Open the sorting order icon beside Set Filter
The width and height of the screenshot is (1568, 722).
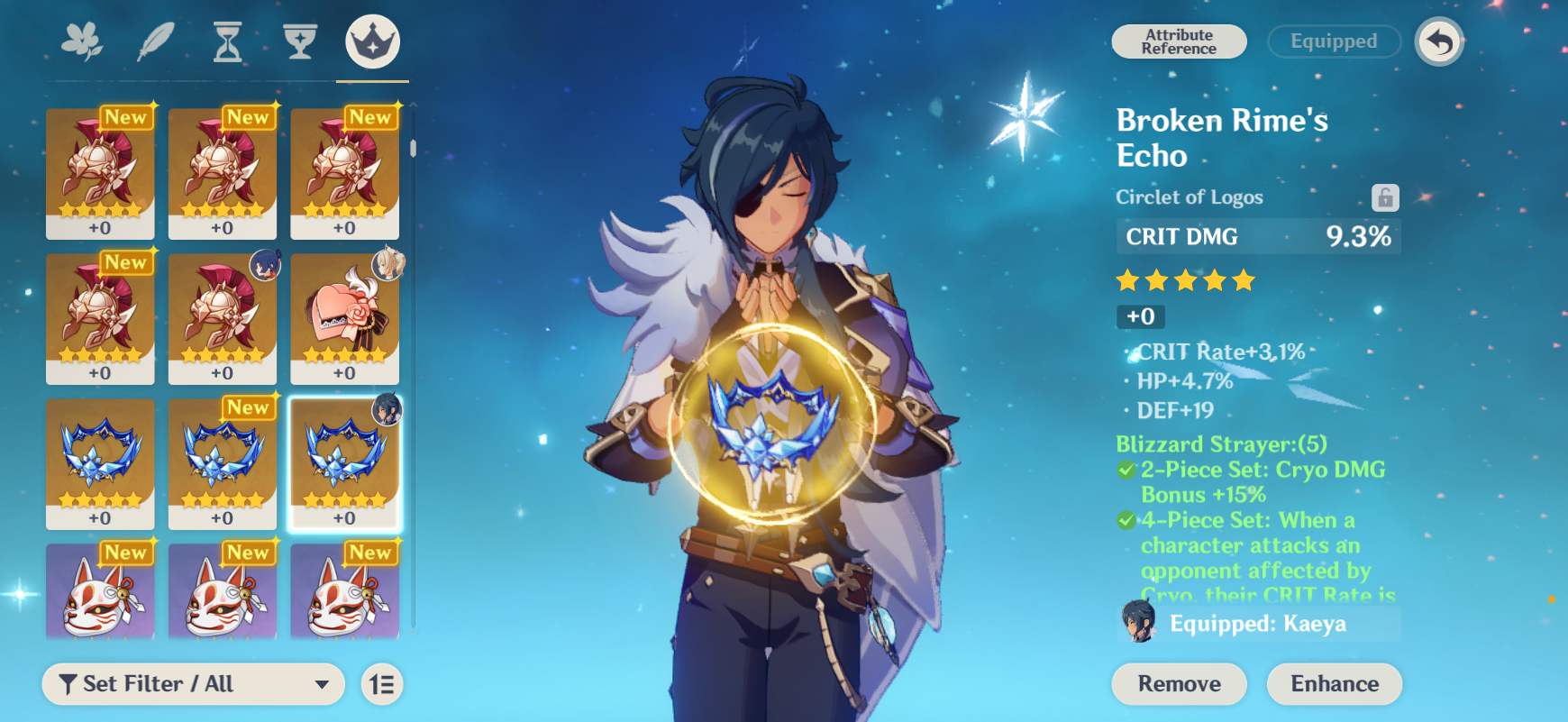(381, 684)
